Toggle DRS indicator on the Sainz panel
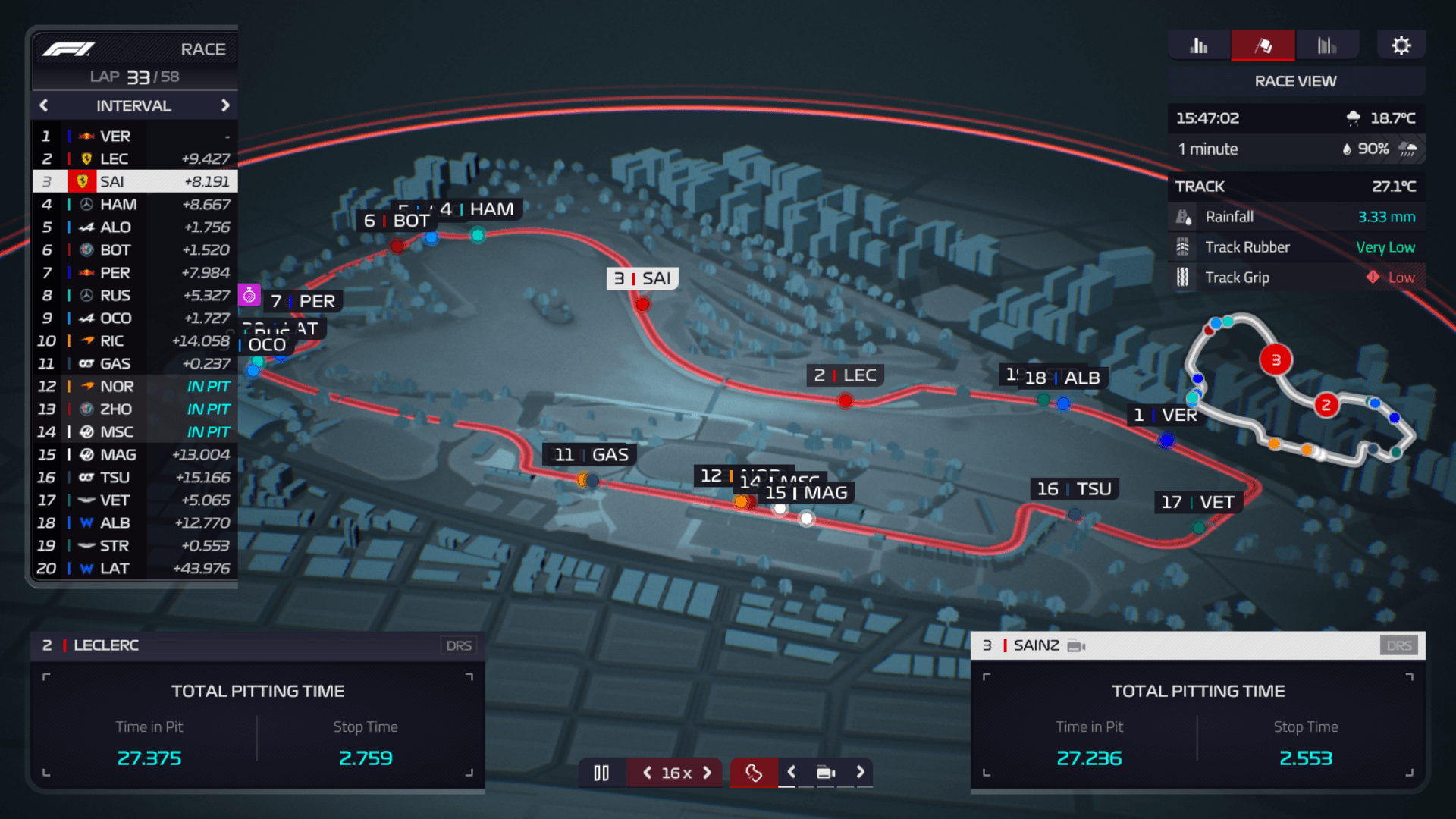 [x=1399, y=645]
